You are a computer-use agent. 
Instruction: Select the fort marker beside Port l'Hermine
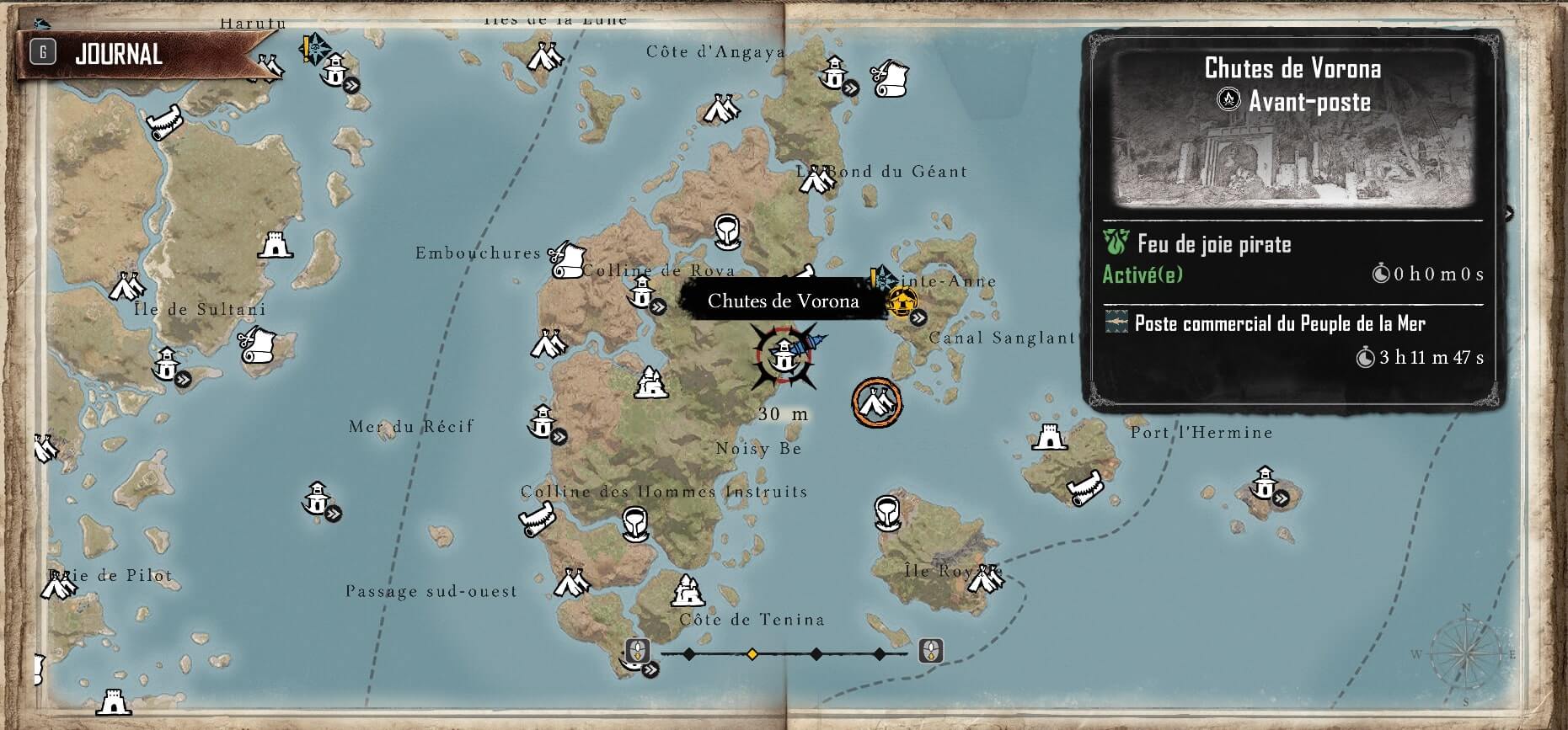1049,437
